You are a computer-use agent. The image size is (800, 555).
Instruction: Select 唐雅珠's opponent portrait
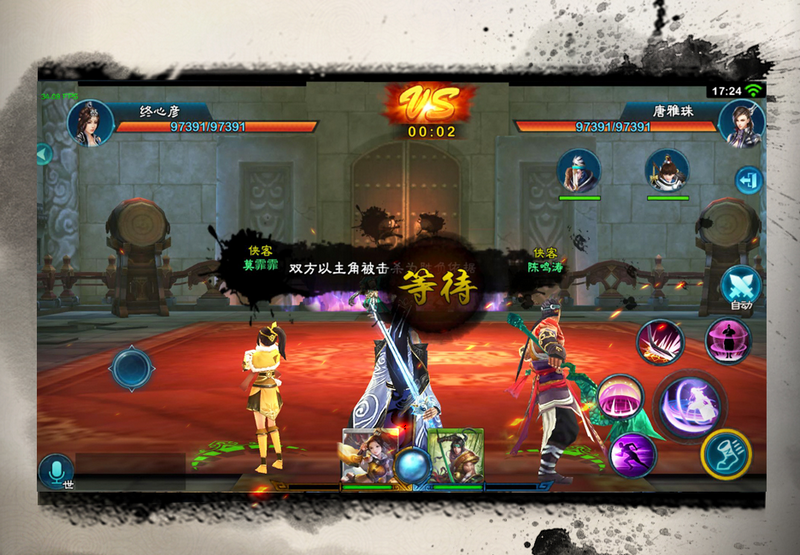[x=740, y=123]
